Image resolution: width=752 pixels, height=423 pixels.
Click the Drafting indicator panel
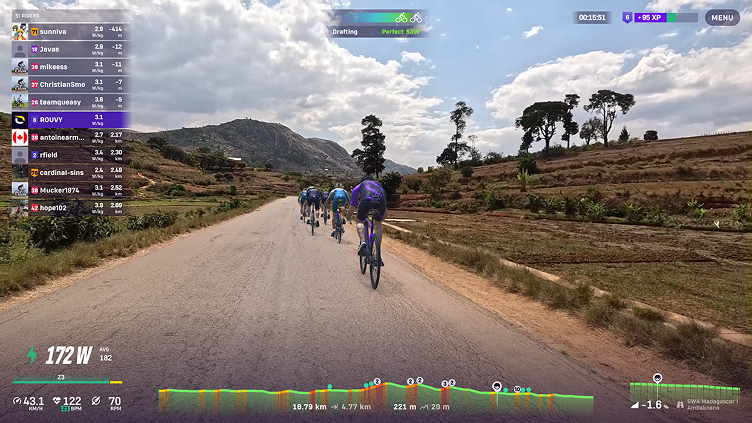pos(379,24)
